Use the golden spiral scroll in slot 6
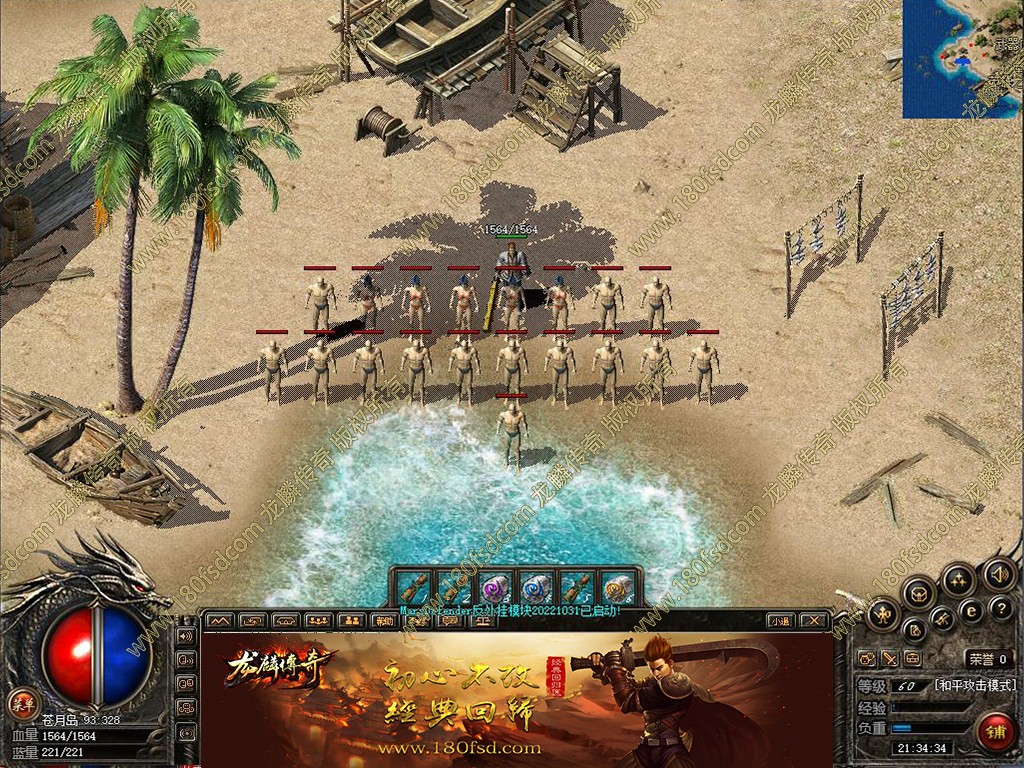The width and height of the screenshot is (1024, 768). (619, 587)
